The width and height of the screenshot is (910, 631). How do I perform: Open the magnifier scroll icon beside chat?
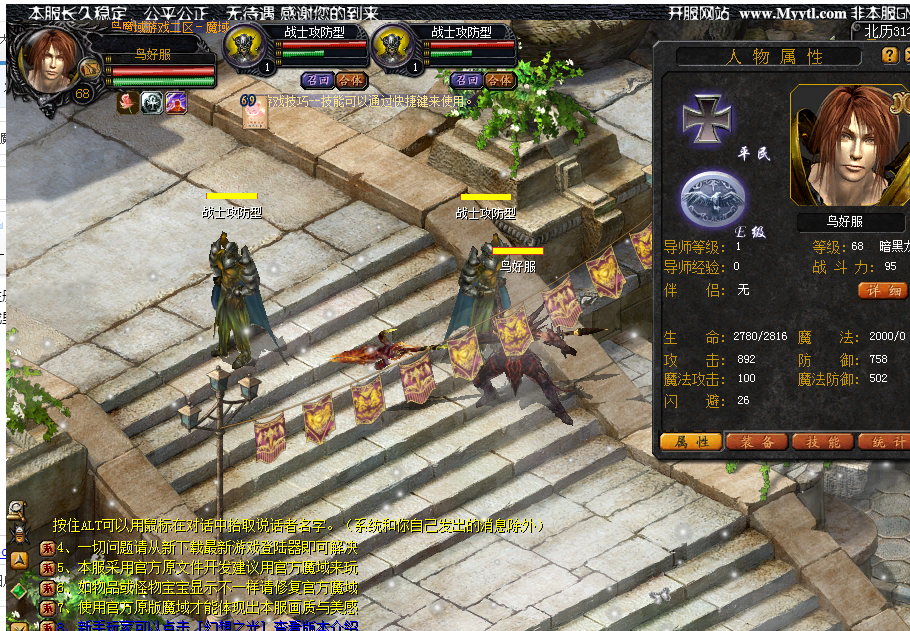tap(17, 510)
